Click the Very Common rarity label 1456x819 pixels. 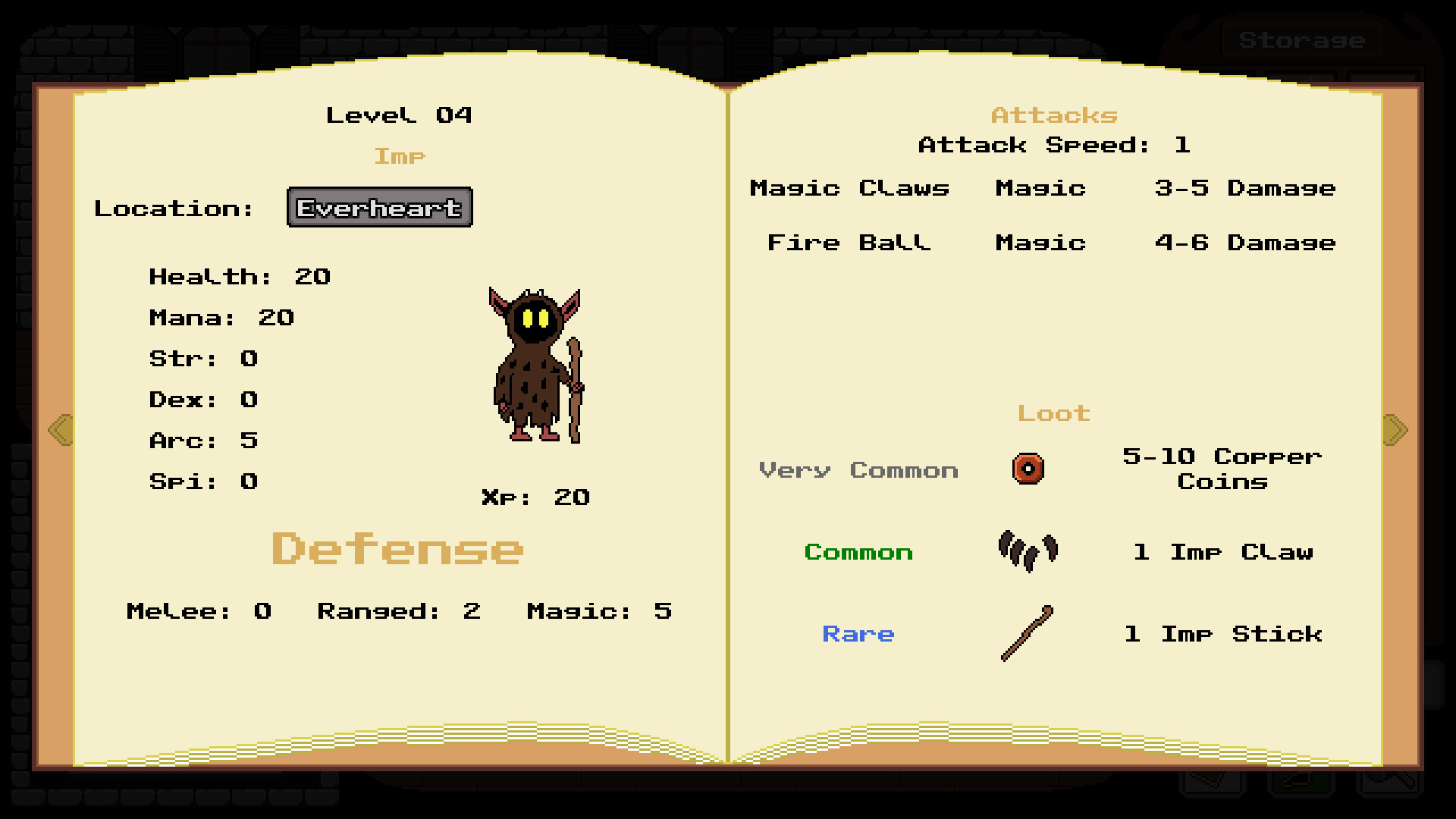[859, 470]
